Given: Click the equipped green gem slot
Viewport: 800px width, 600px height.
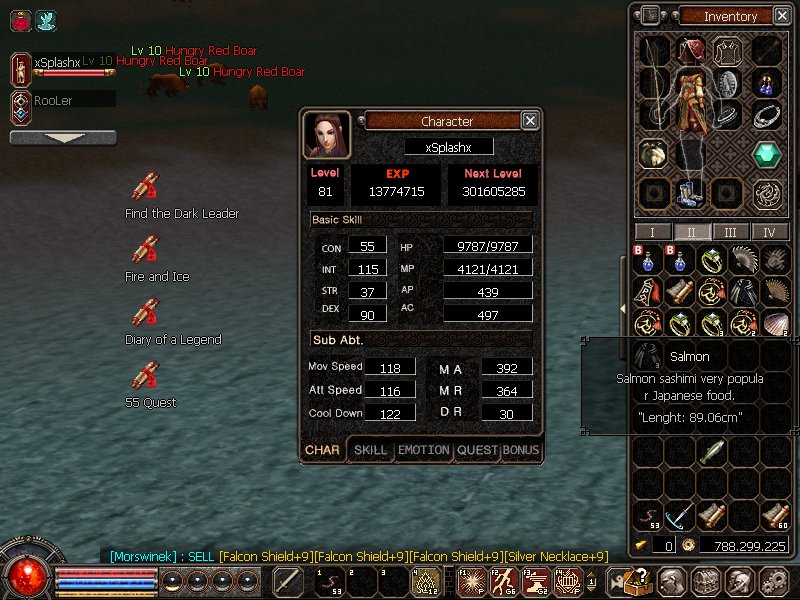Looking at the screenshot, I should pyautogui.click(x=767, y=155).
